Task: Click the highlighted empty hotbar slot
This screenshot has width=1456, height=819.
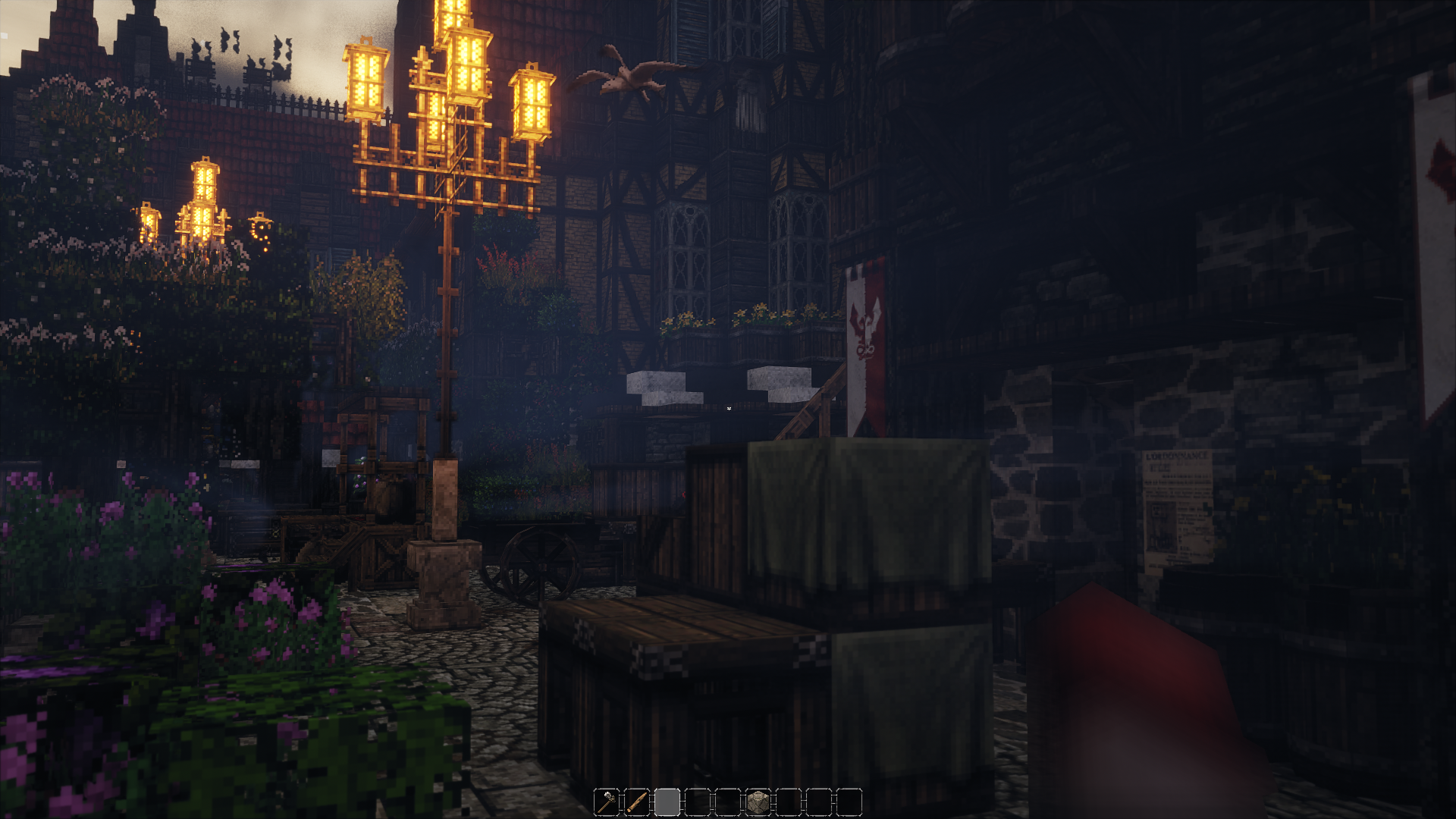Action: point(667,802)
